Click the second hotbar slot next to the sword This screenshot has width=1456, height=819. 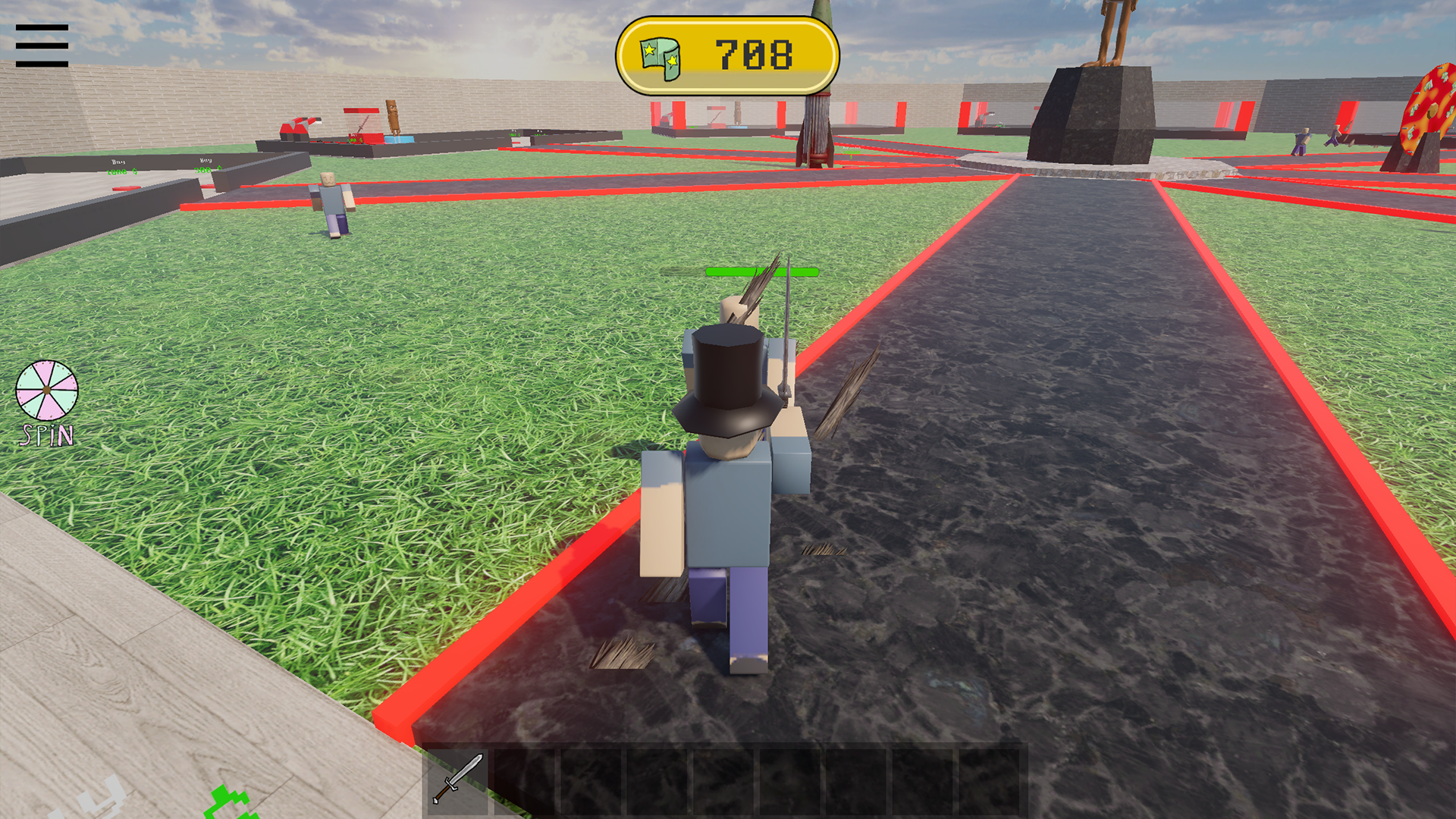click(x=525, y=783)
